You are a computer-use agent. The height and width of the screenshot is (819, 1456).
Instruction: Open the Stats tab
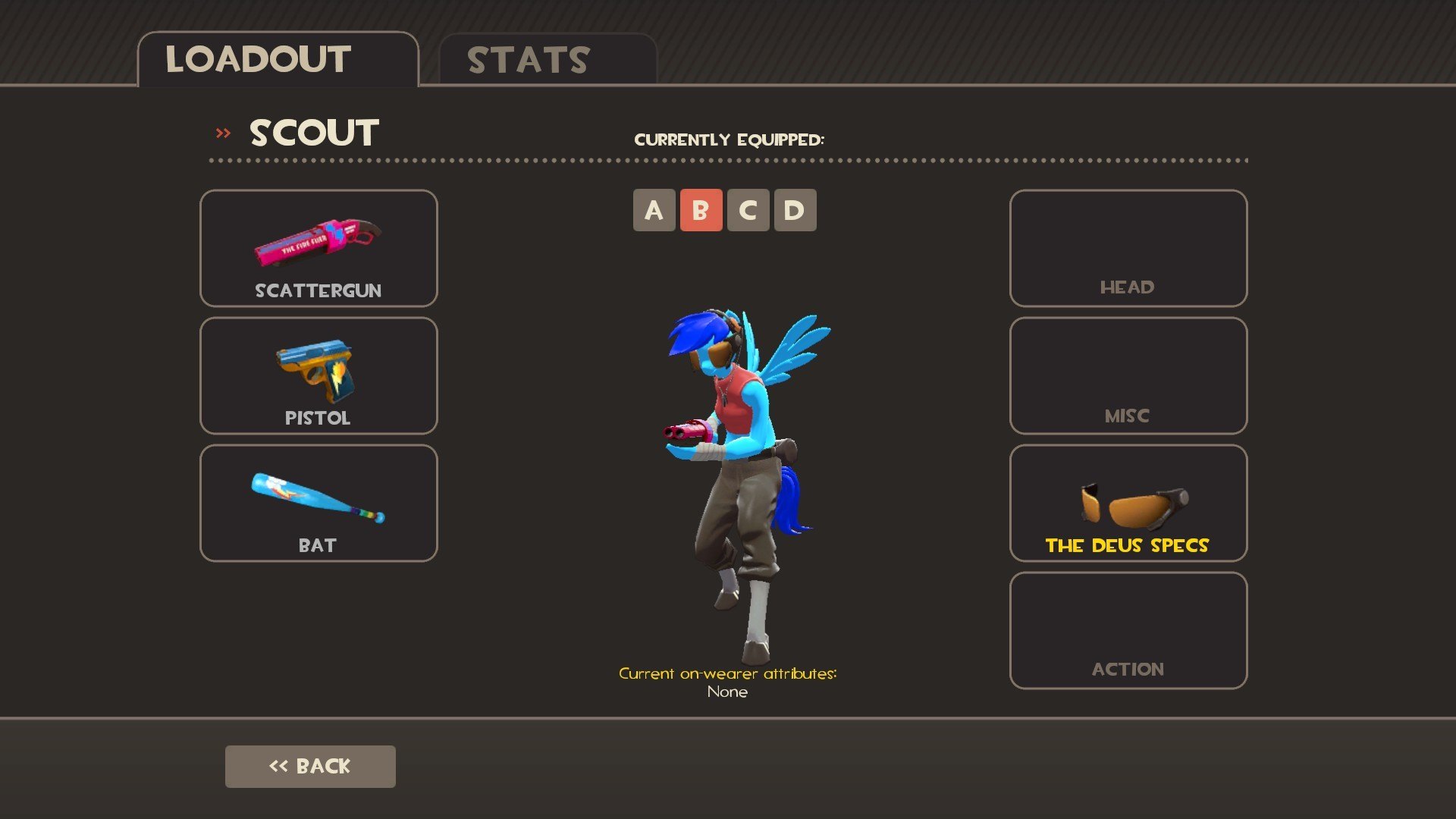pos(548,60)
